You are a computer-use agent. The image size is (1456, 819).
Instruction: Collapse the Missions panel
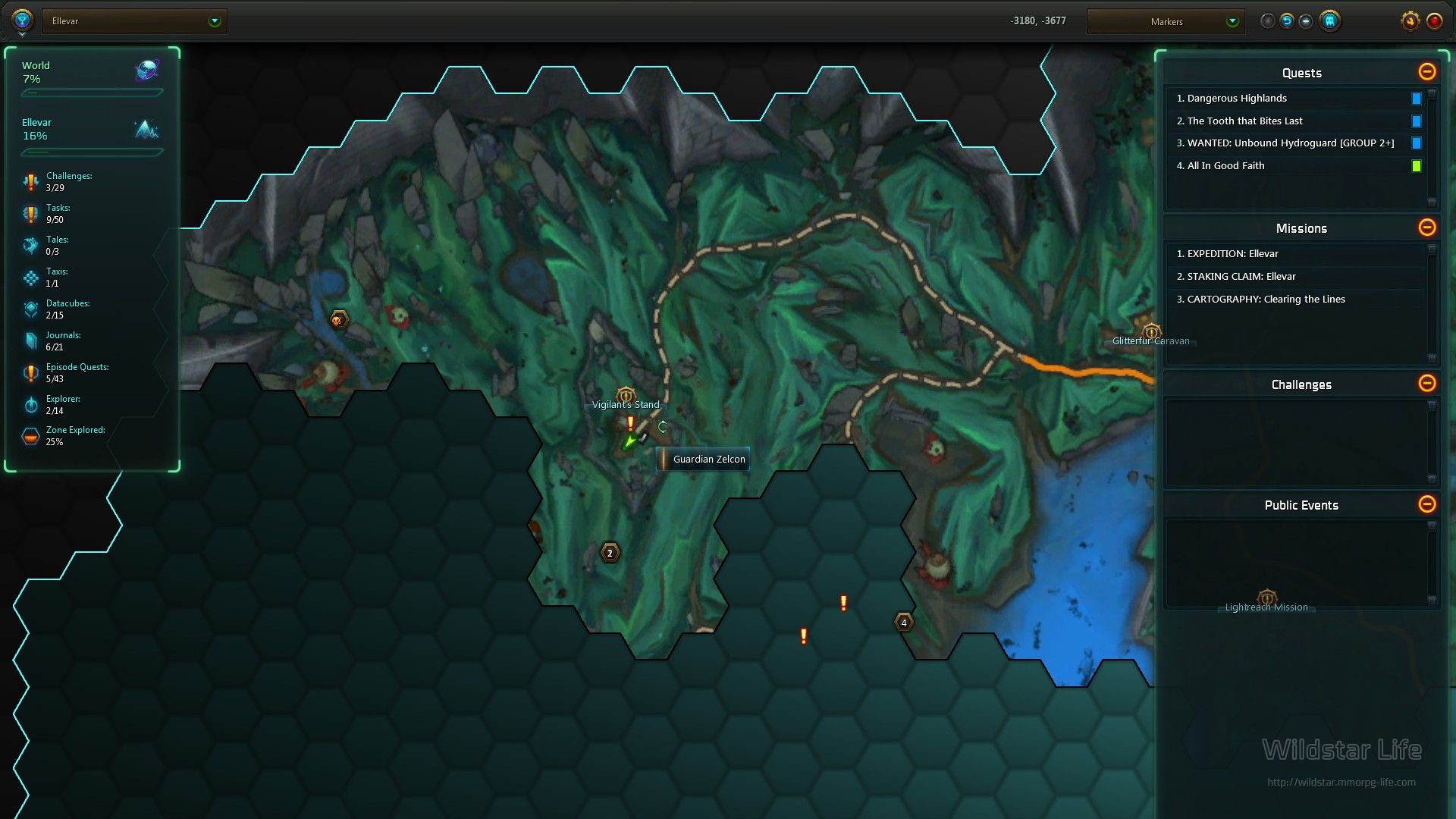pyautogui.click(x=1426, y=227)
